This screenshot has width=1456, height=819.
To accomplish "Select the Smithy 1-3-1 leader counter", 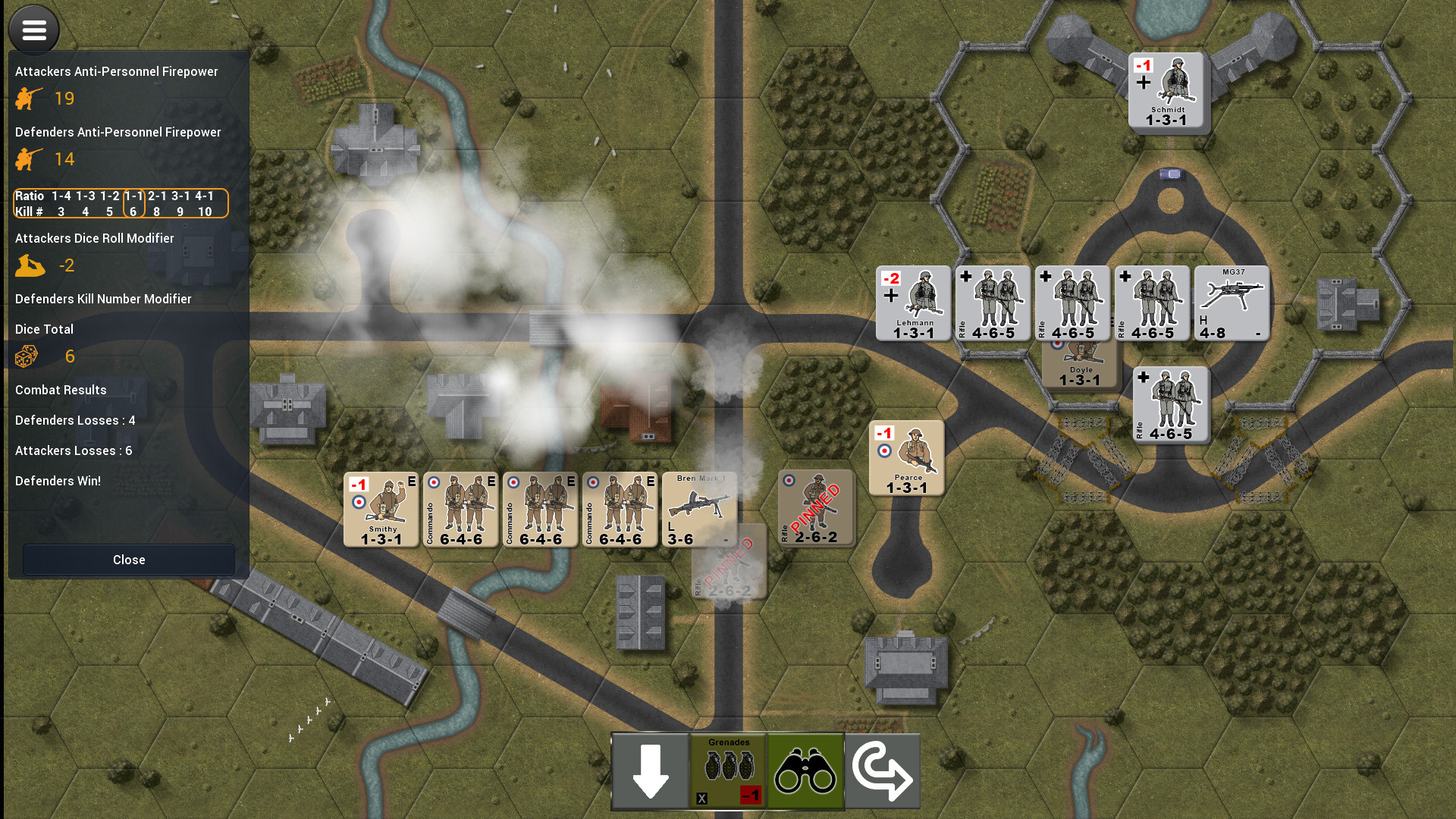I will pos(380,509).
